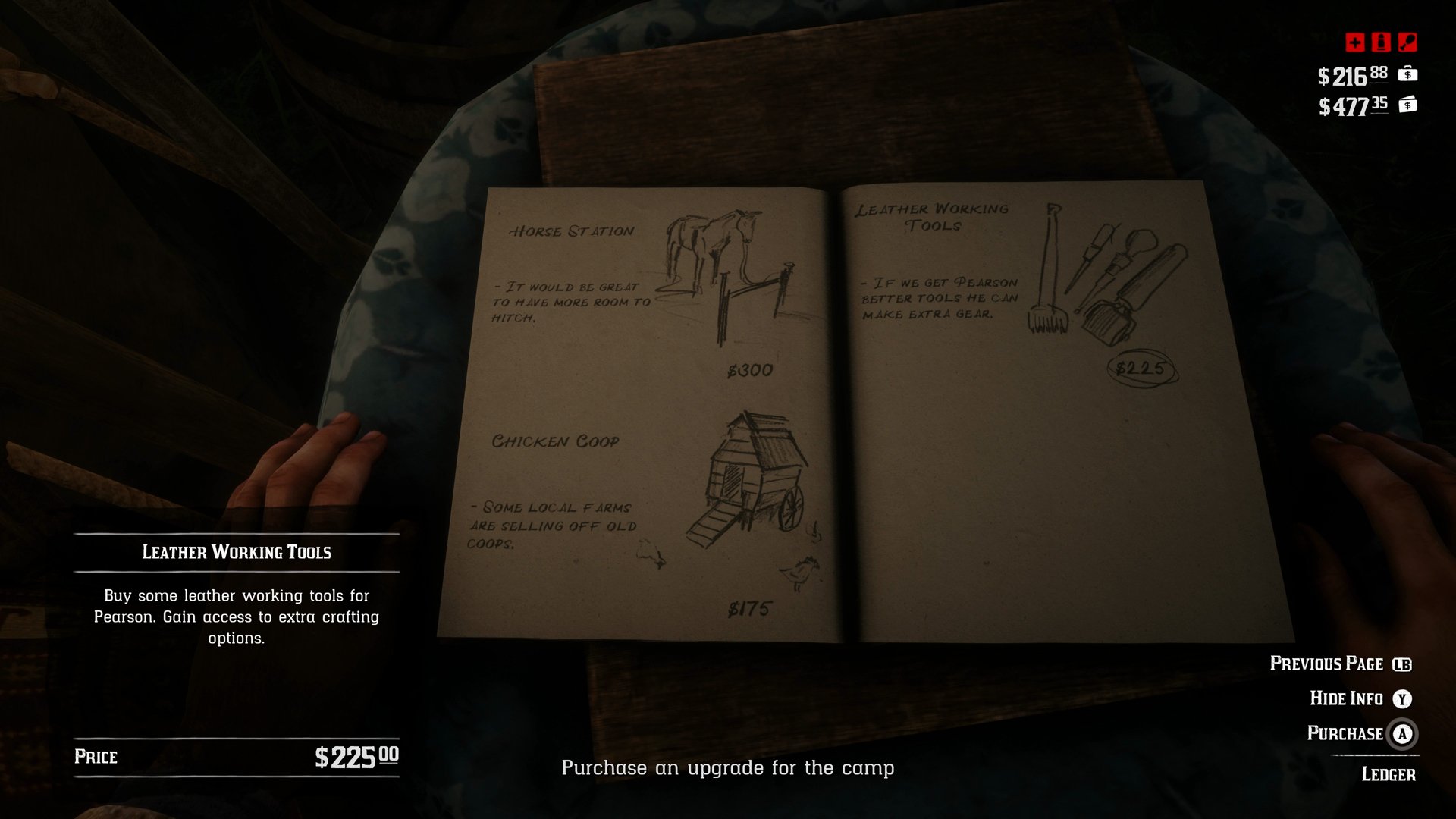
Task: Click the chicken leg stamina icon
Action: pyautogui.click(x=1407, y=43)
